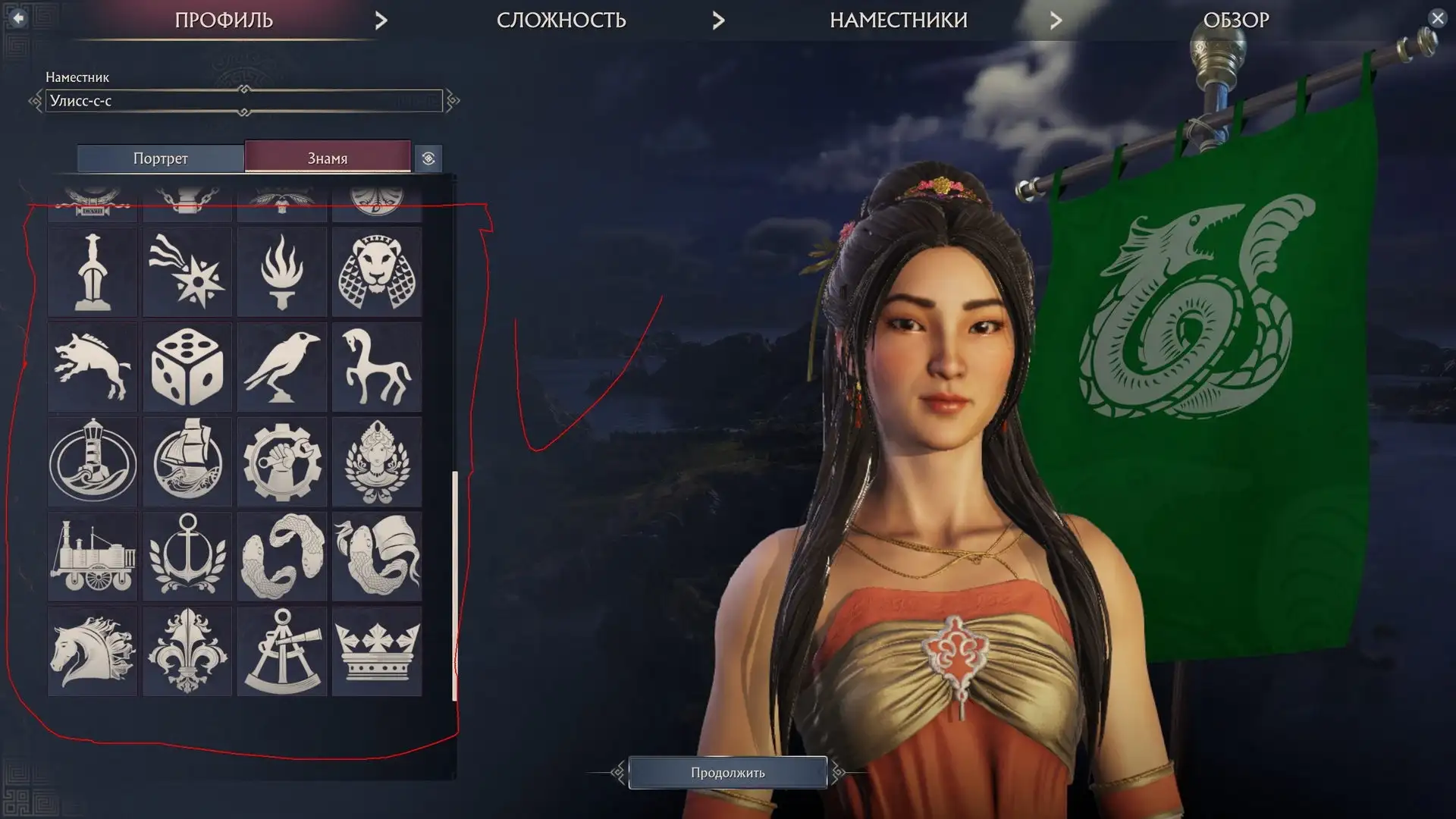Open the Обзор step
The image size is (1456, 819).
[1235, 20]
